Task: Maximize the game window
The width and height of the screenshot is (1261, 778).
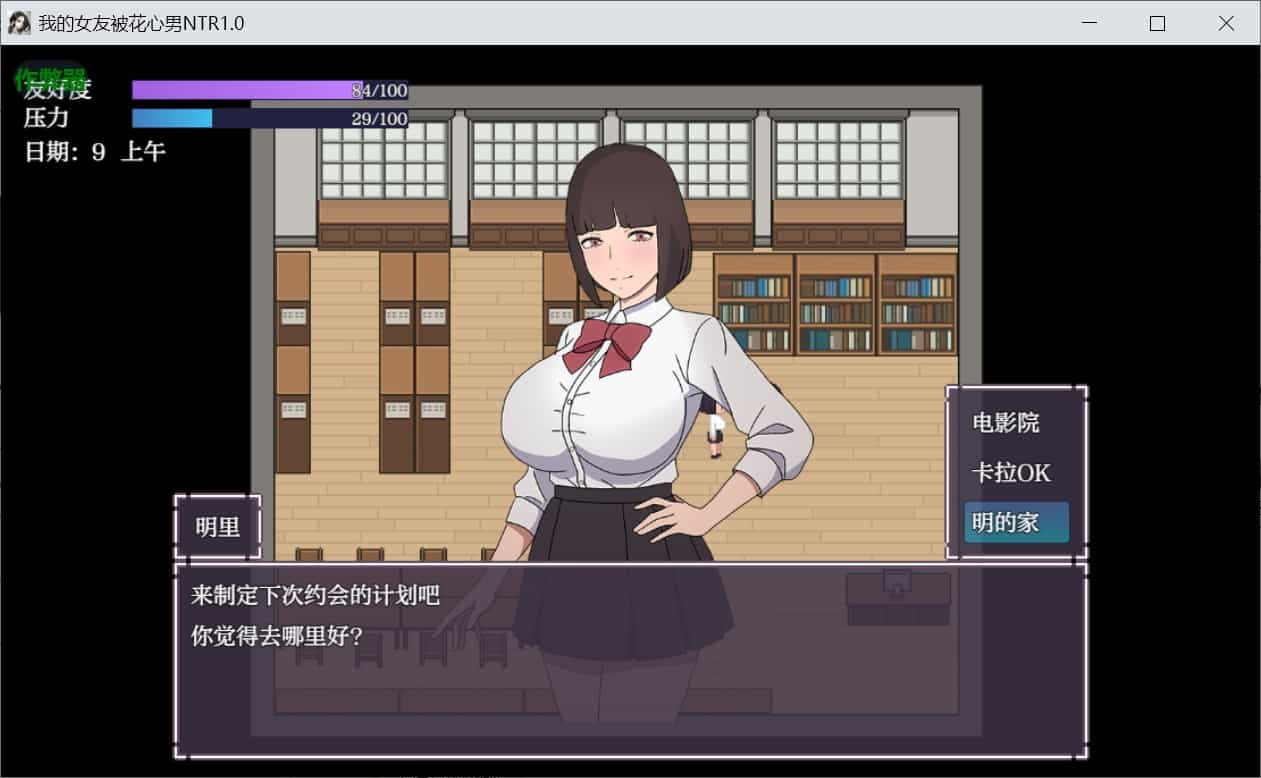Action: pos(1157,23)
